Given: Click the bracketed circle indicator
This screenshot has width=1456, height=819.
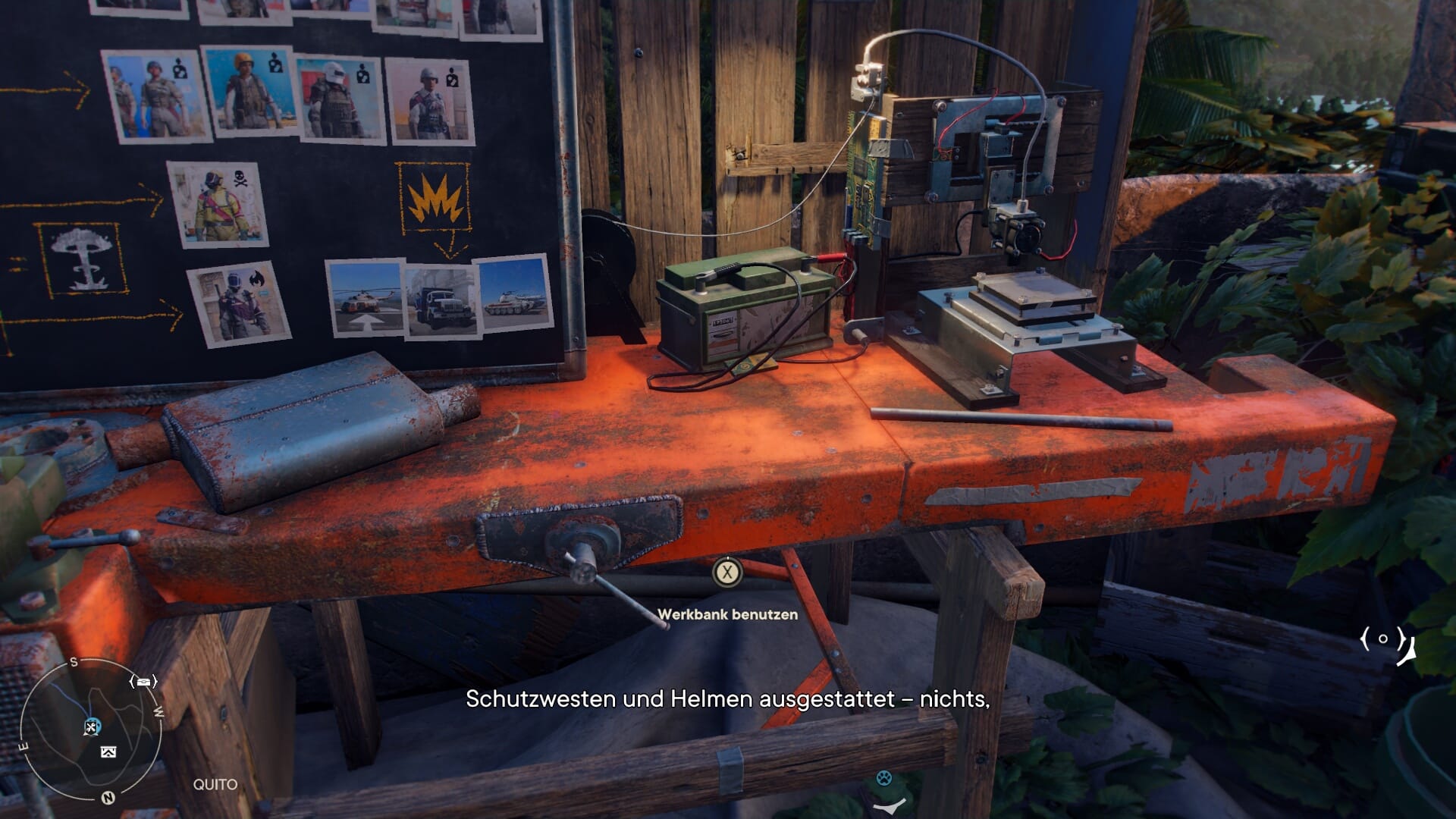Looking at the screenshot, I should 1382,639.
